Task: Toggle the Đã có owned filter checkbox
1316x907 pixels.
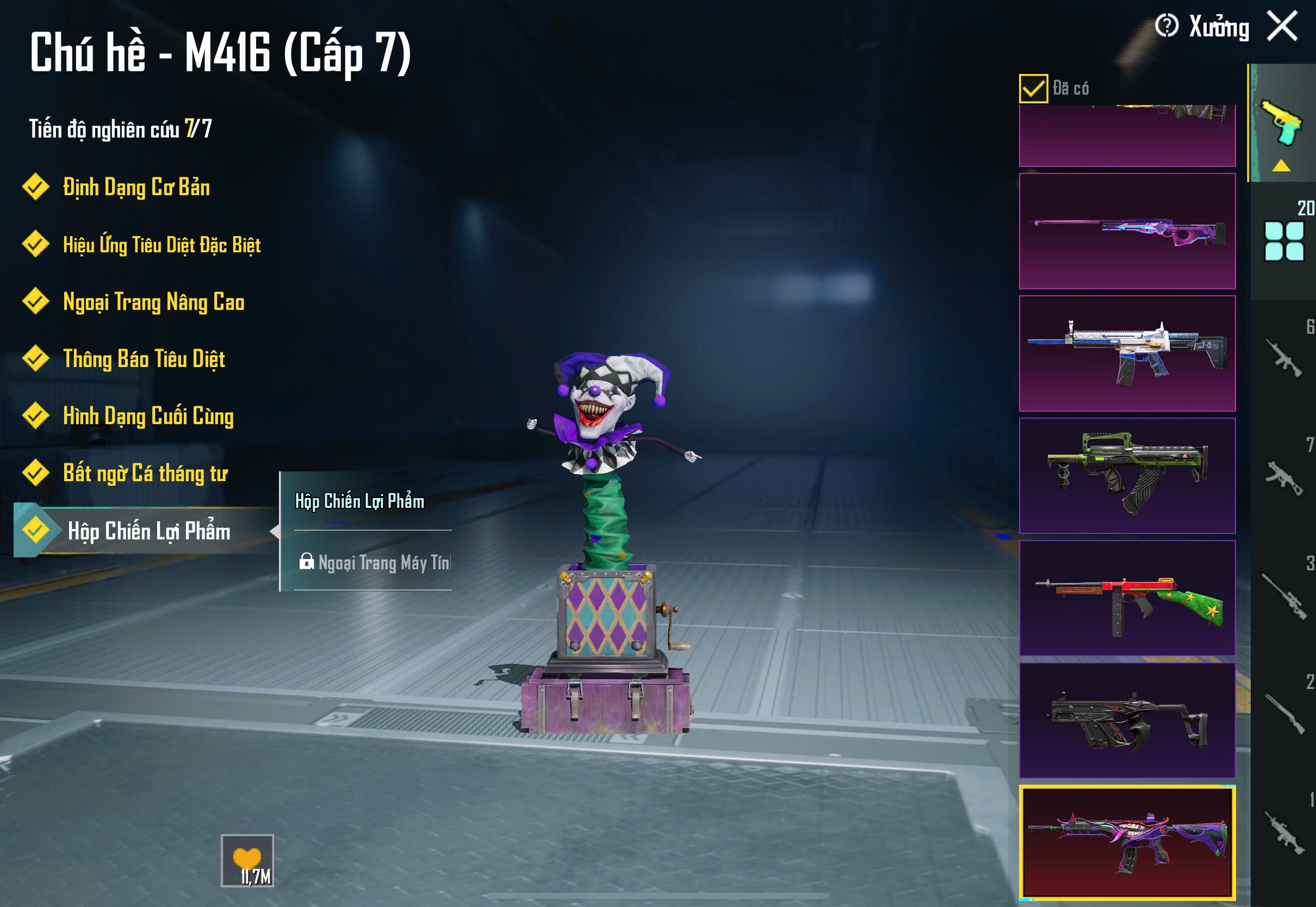Action: [x=1033, y=89]
